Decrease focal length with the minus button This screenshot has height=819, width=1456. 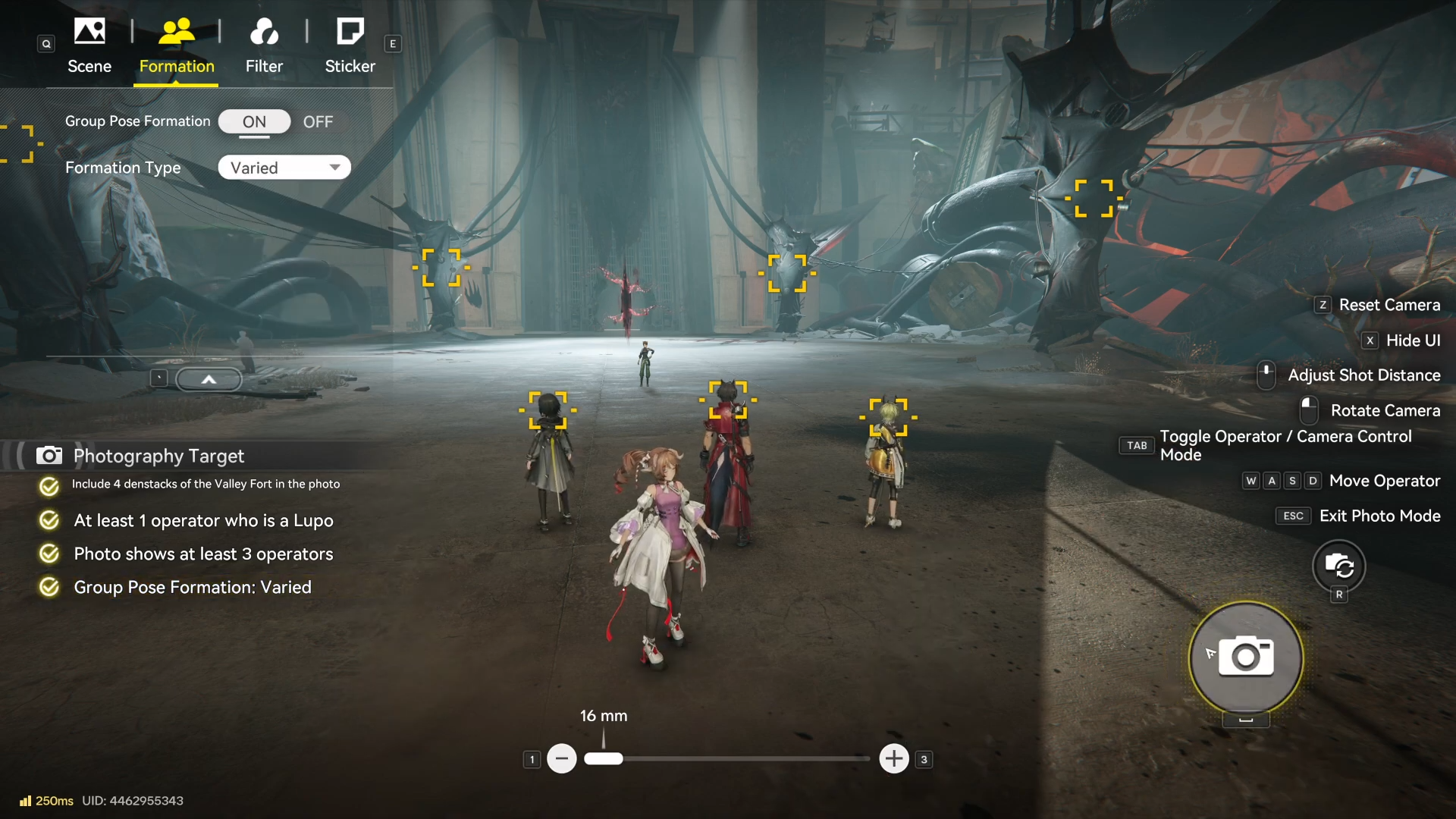click(562, 758)
